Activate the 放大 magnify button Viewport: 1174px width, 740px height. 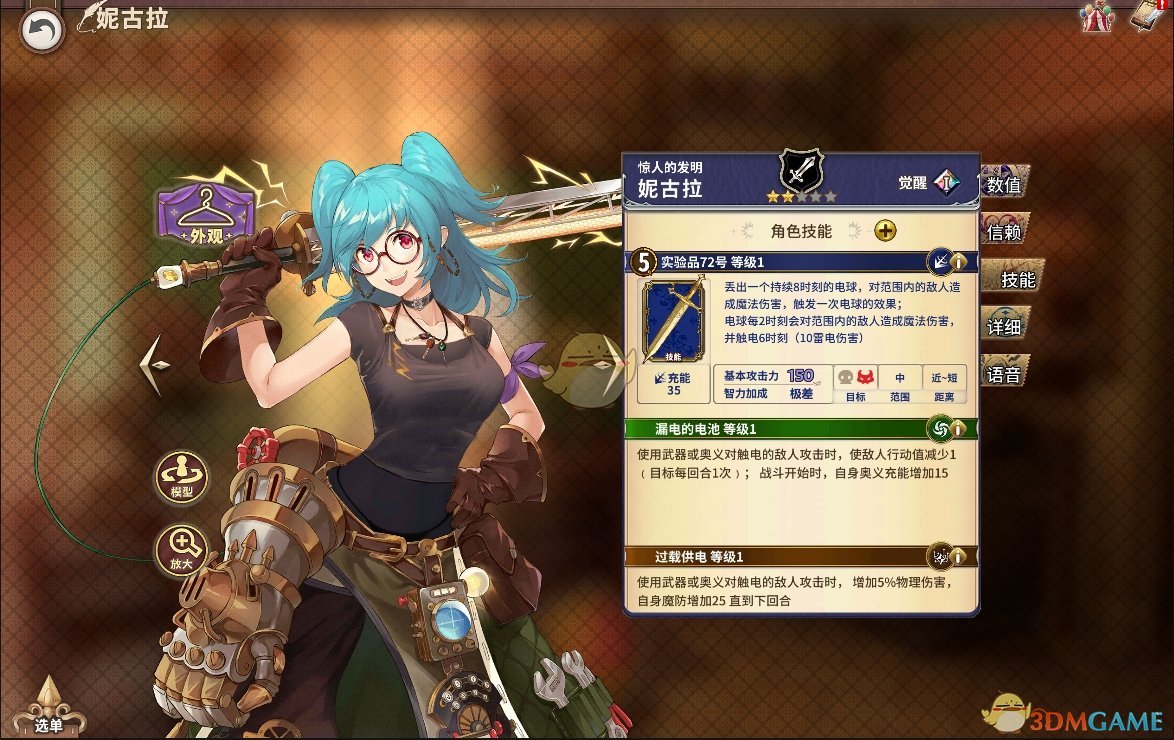pyautogui.click(x=181, y=549)
